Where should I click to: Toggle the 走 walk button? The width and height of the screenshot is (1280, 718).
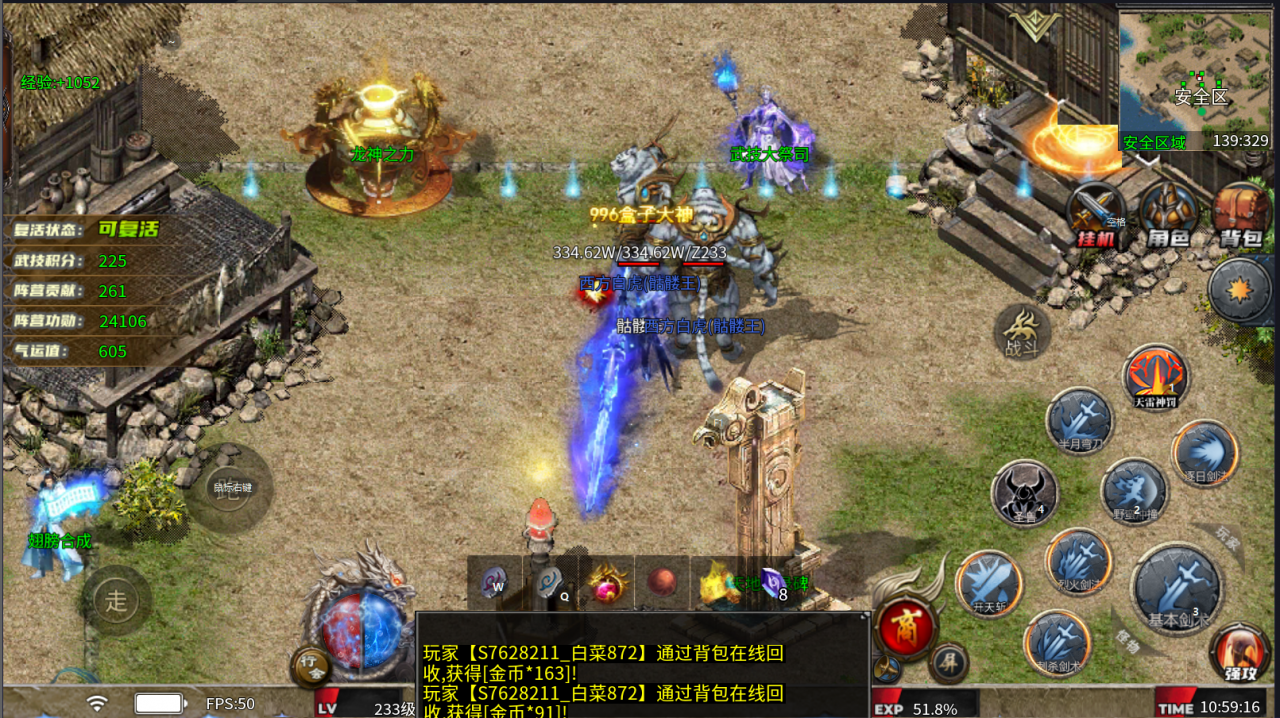pos(117,601)
